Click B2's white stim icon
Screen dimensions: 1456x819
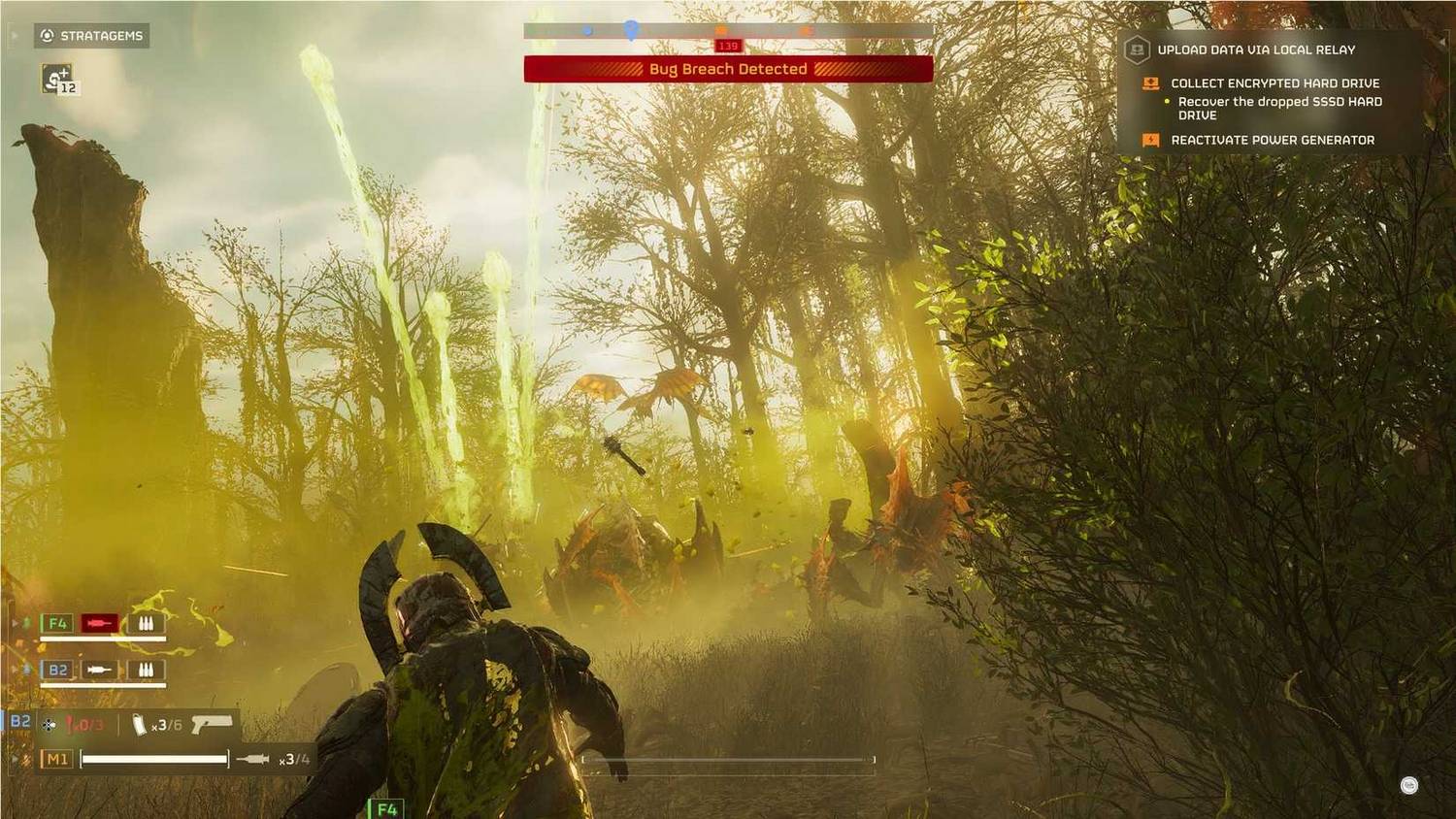99,670
